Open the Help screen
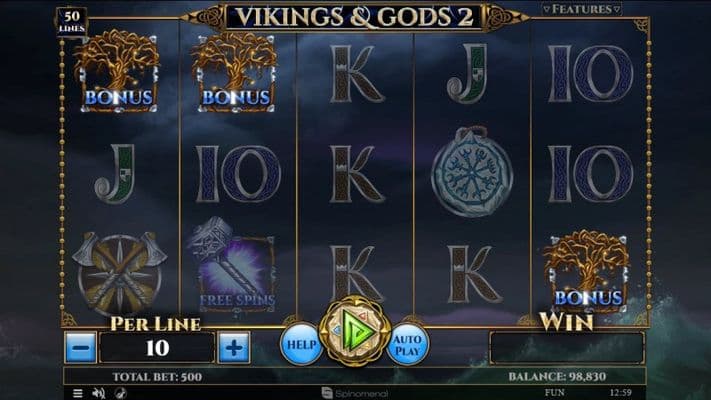This screenshot has width=711, height=400. (300, 343)
